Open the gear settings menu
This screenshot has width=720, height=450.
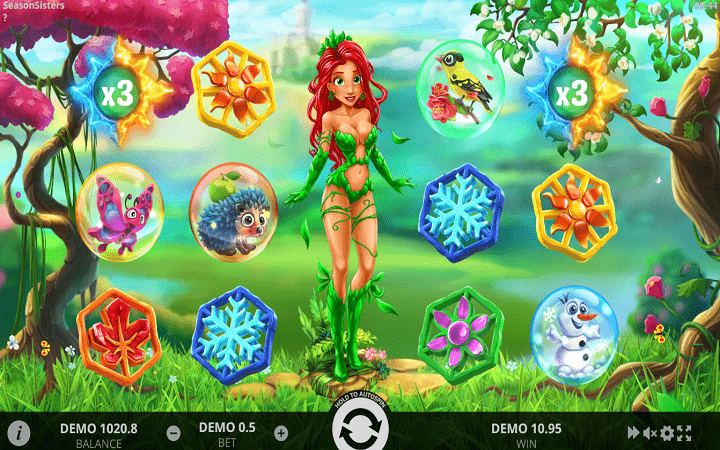pyautogui.click(x=667, y=433)
